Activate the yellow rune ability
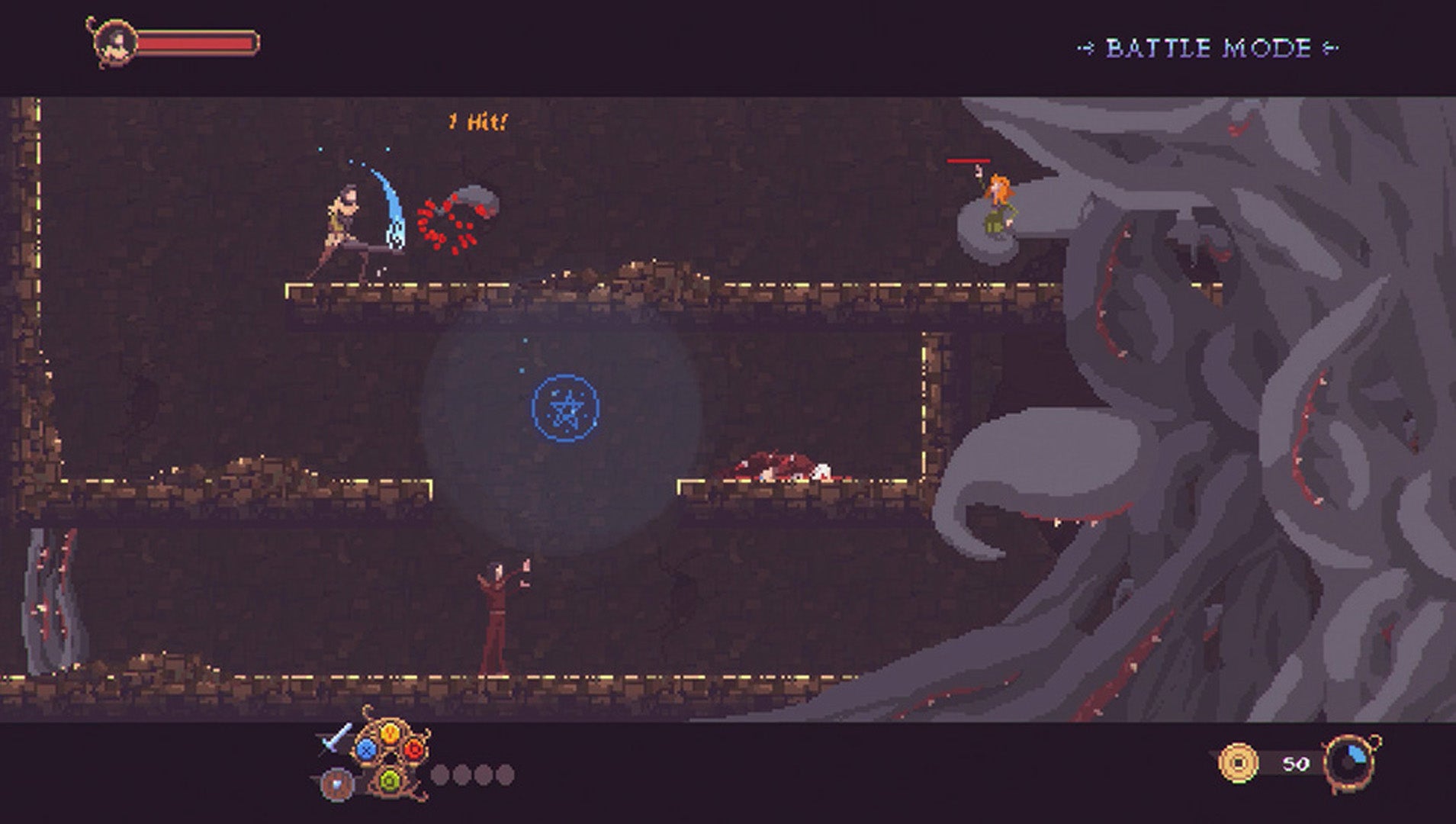The image size is (1456, 824). coord(390,733)
